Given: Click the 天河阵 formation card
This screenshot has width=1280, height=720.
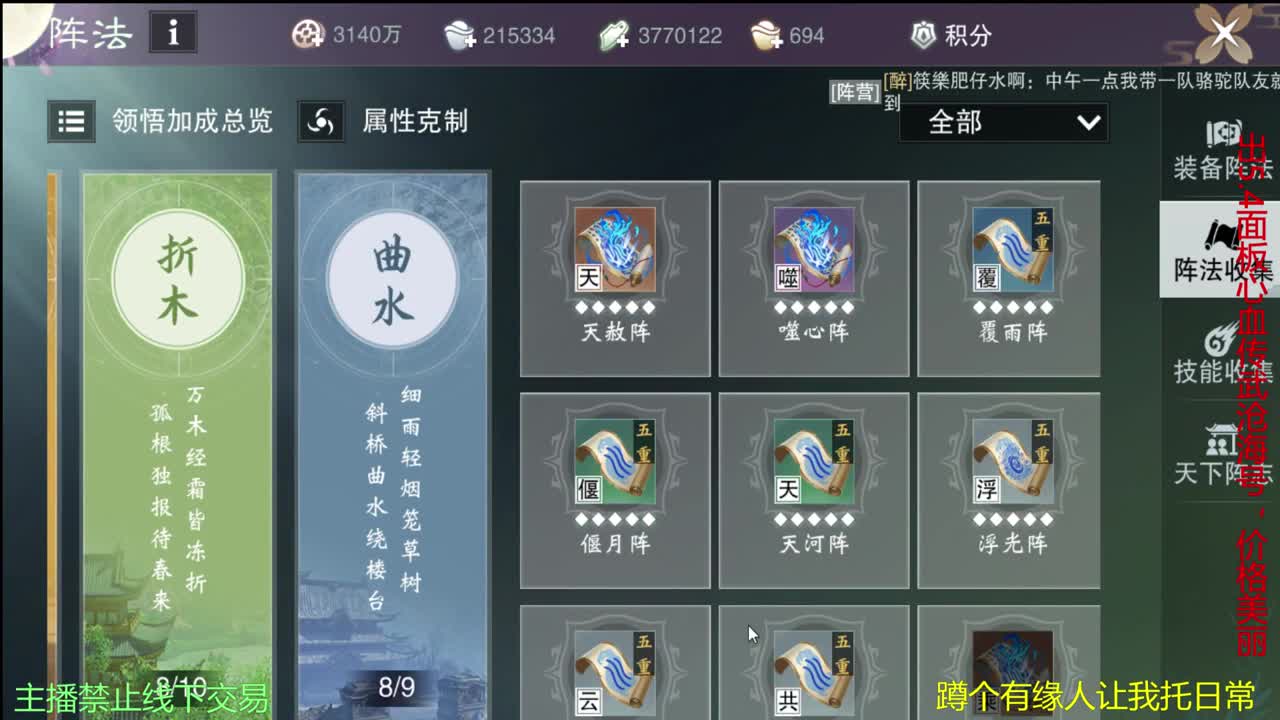Looking at the screenshot, I should [813, 488].
